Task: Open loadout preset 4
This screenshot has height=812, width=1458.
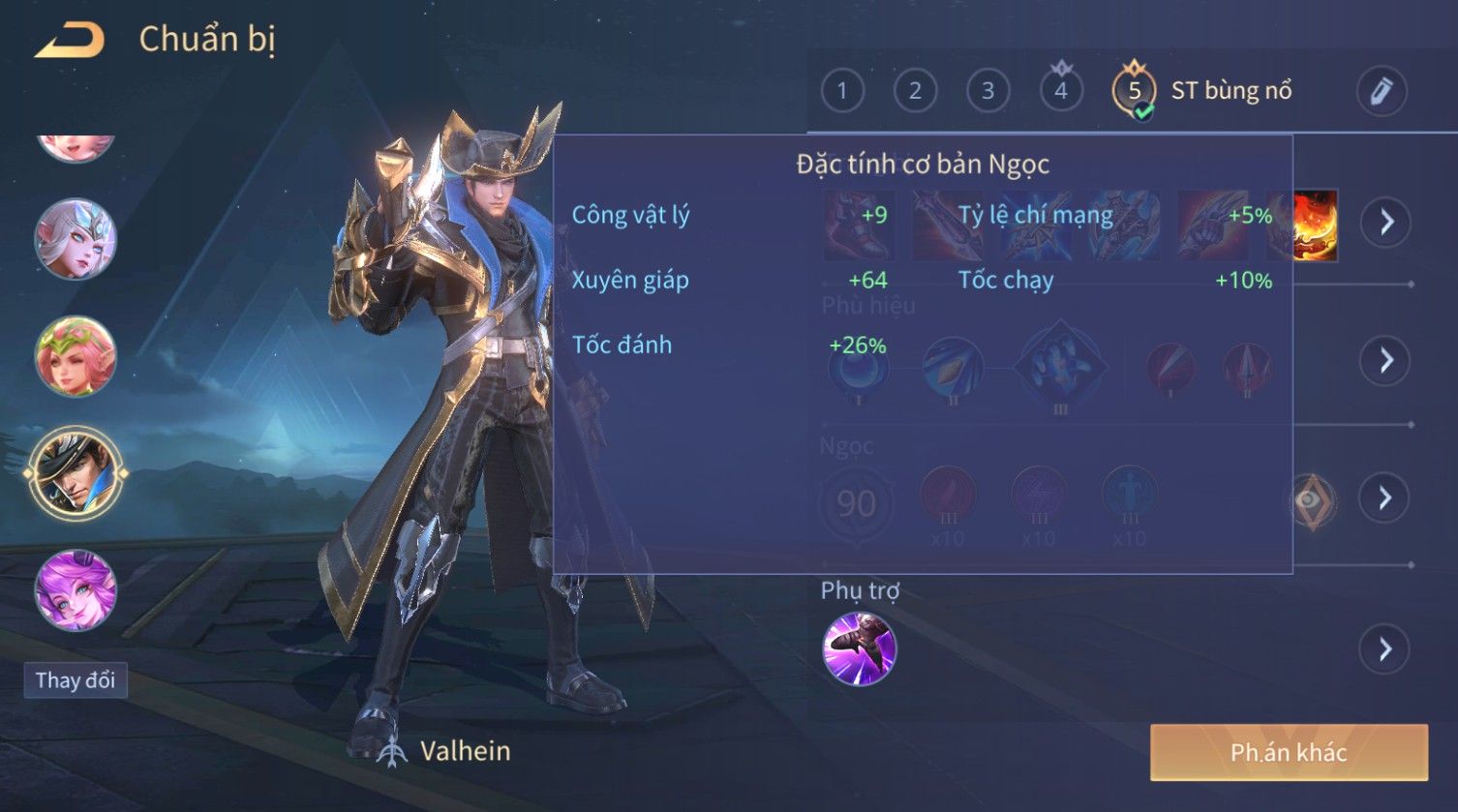Action: point(1061,91)
